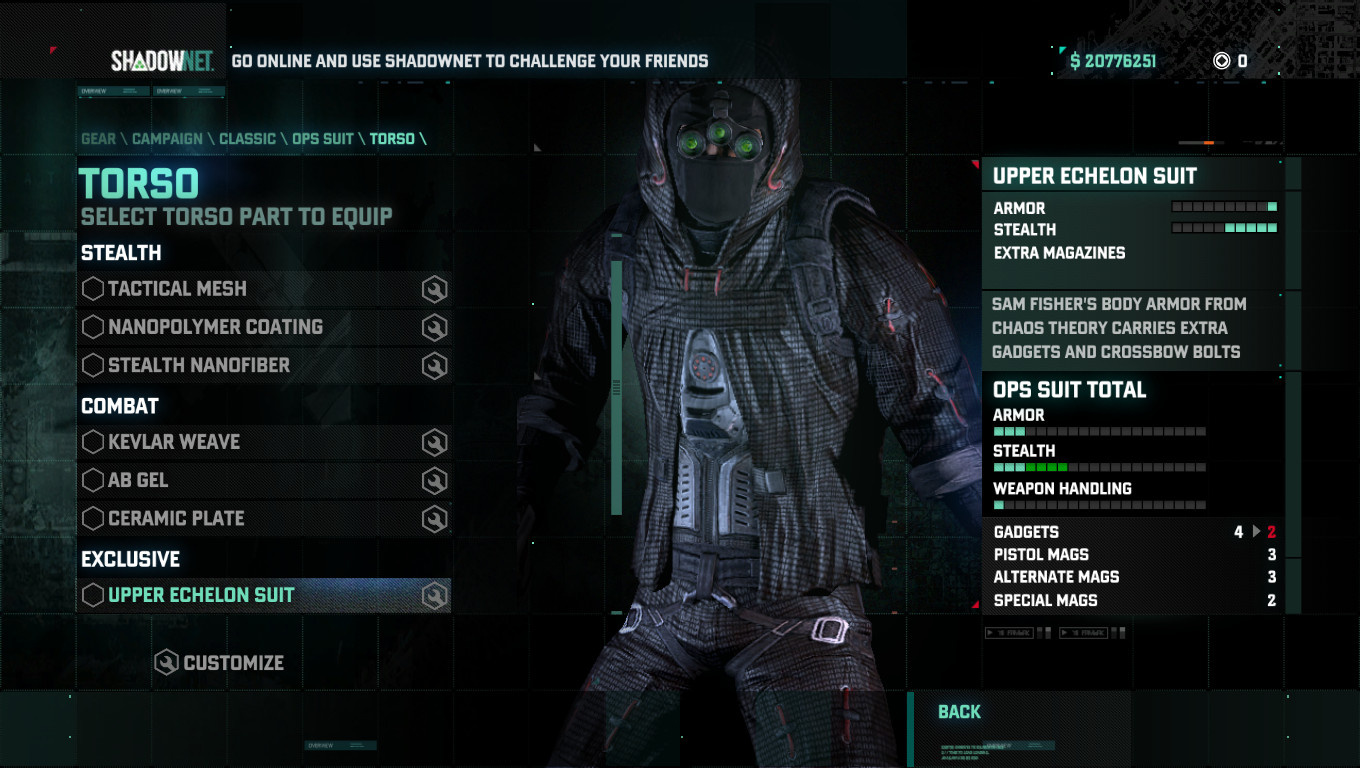
Task: Equip Stealth Nanofiber using its hexagon marker
Action: tap(92, 365)
